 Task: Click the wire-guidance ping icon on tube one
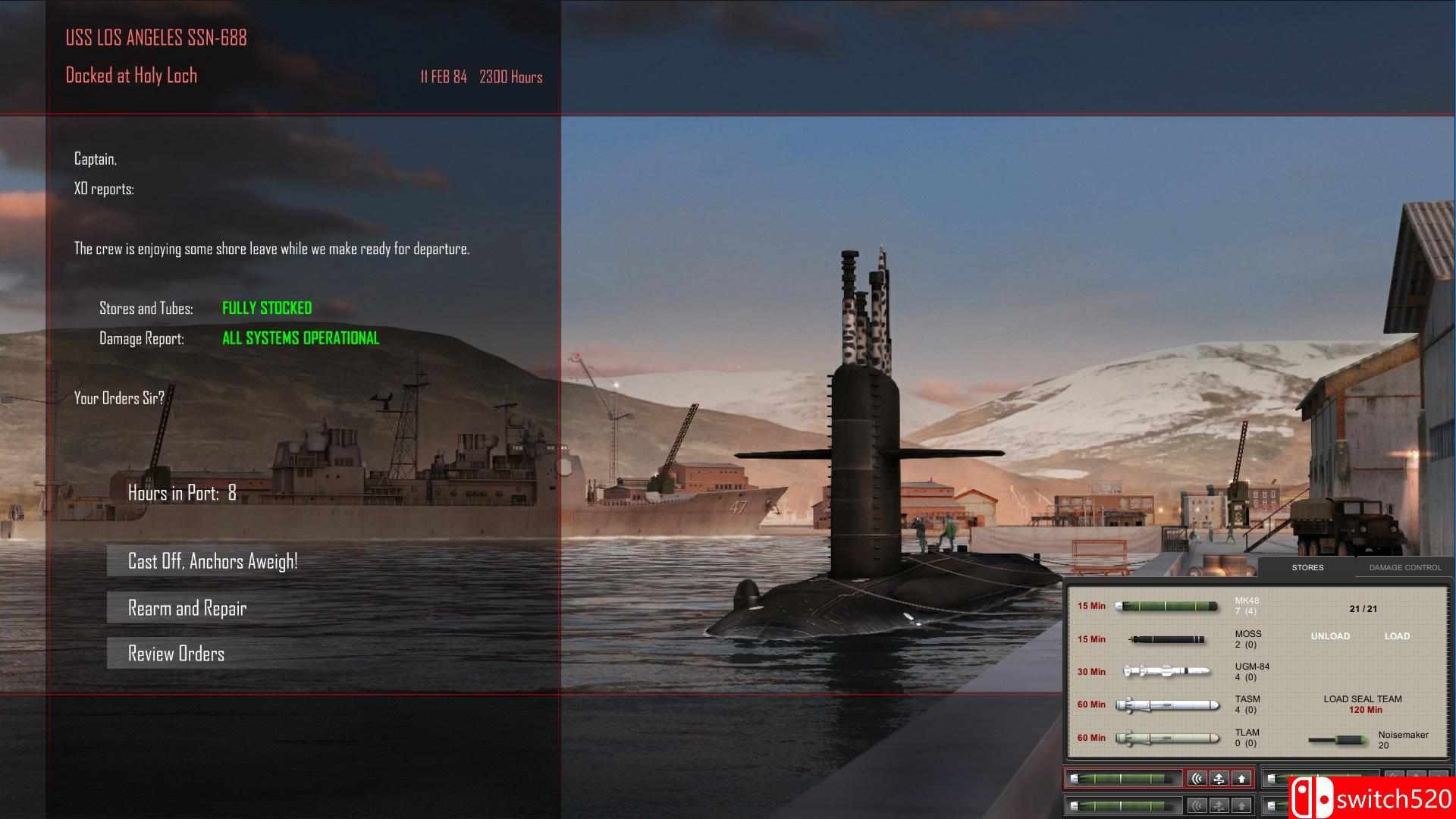[x=1196, y=778]
